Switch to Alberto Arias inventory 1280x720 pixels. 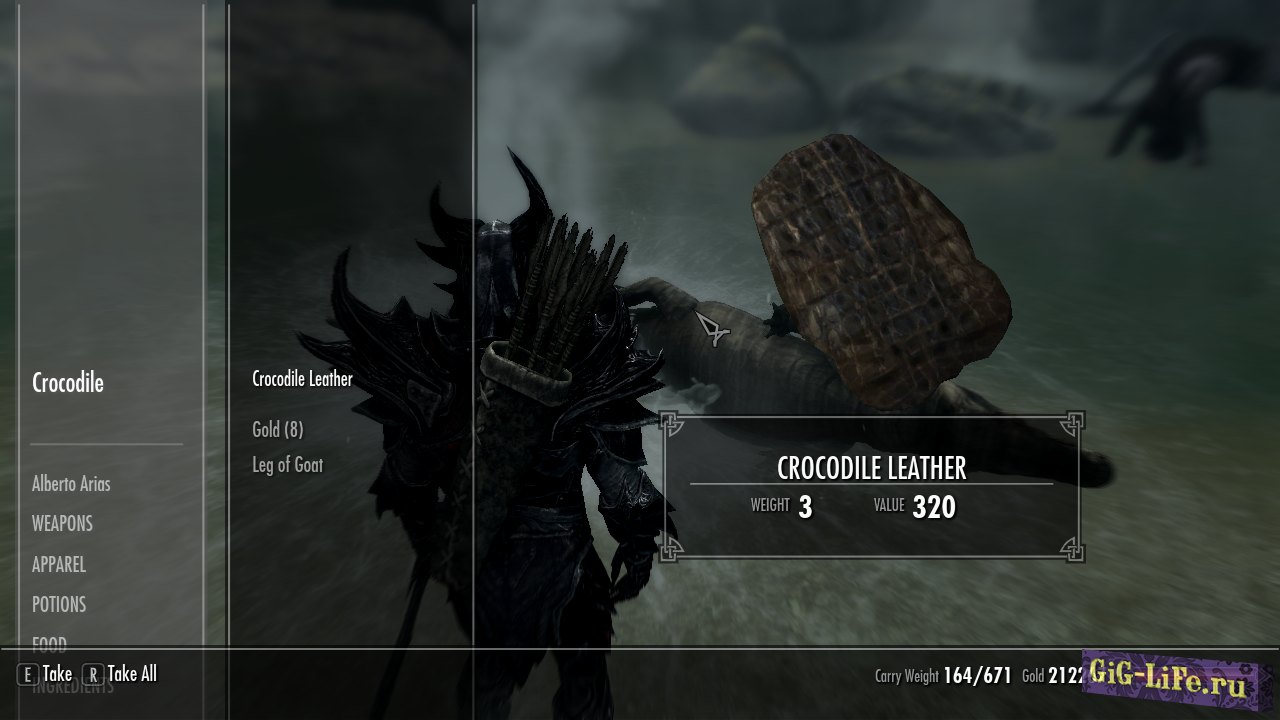point(71,484)
